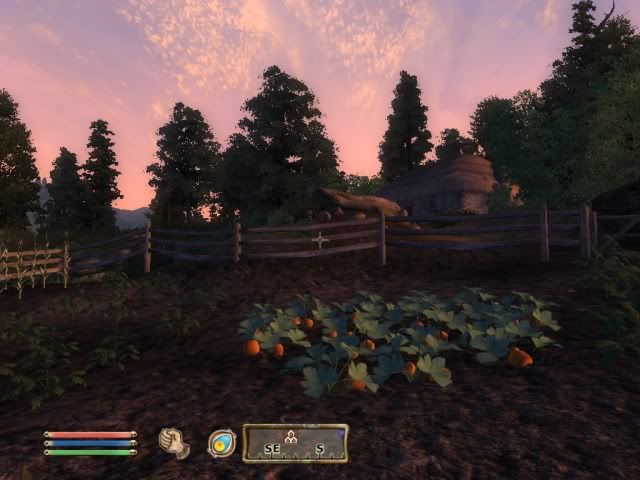Click the fist weapon icon
The width and height of the screenshot is (640, 480).
point(175,442)
